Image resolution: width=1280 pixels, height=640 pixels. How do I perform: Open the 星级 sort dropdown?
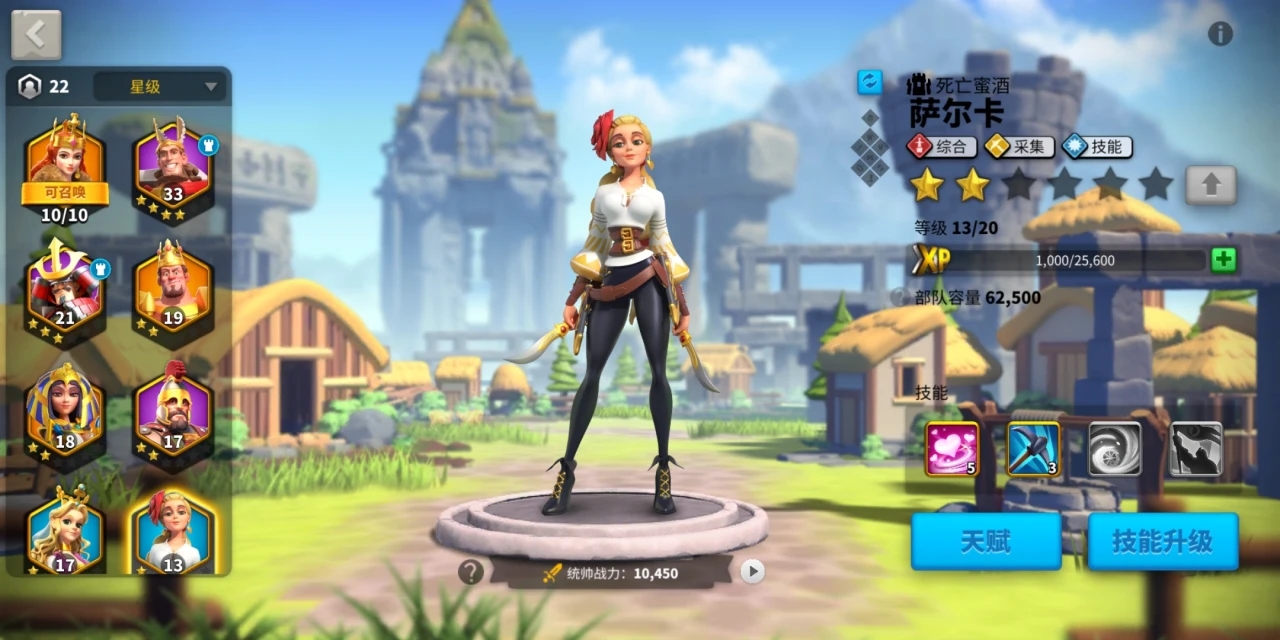click(x=160, y=87)
